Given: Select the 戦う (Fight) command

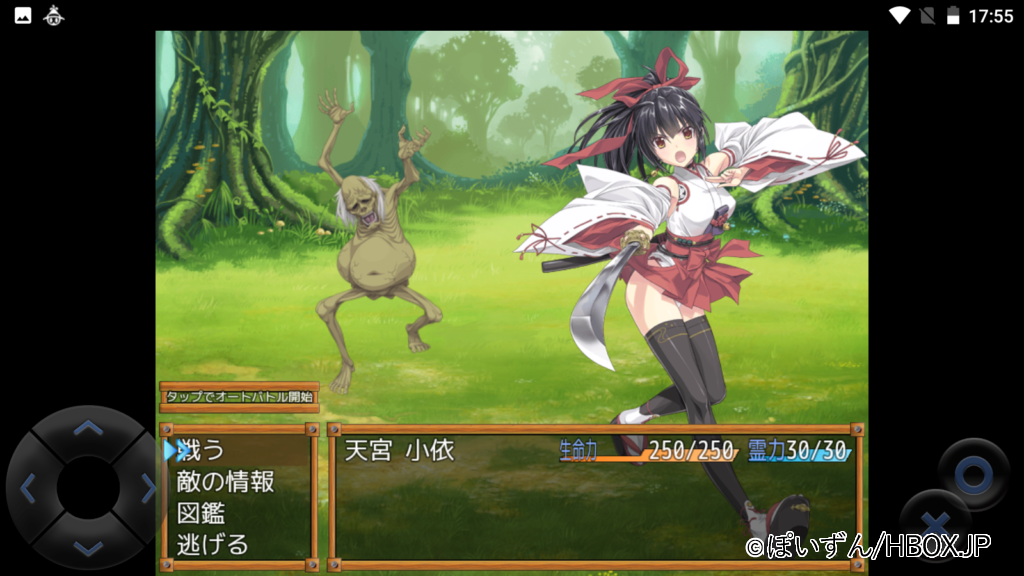Looking at the screenshot, I should (201, 450).
